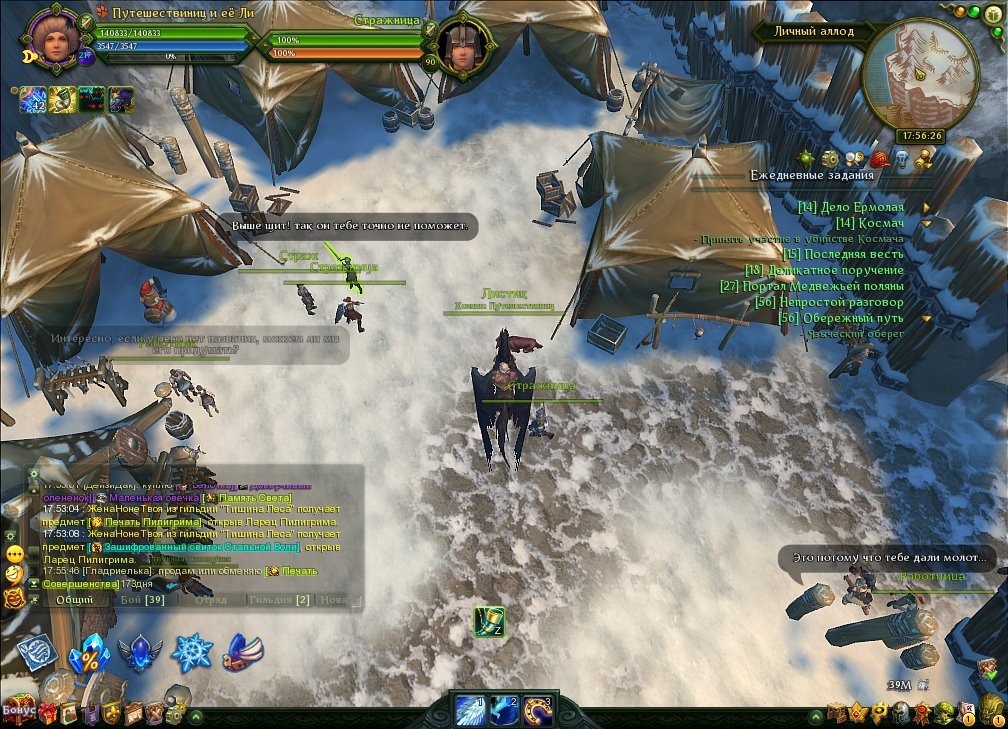Viewport: 1008px width, 729px height.
Task: Click the player character portrait
Action: pyautogui.click(x=52, y=36)
